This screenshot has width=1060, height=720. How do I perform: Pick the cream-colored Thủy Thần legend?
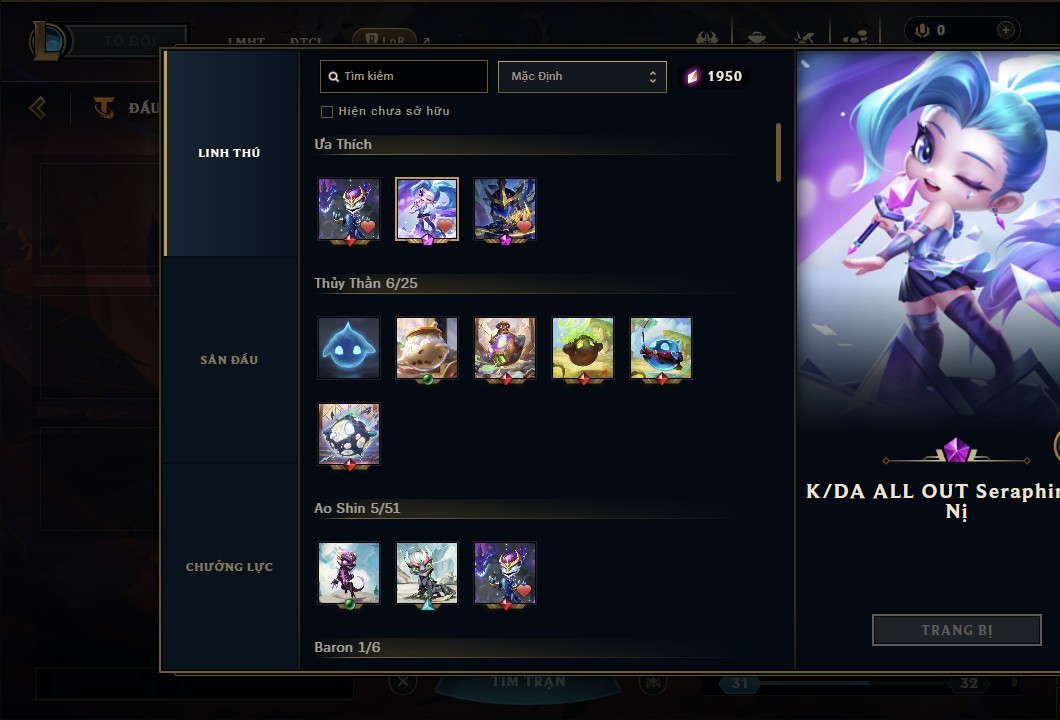pos(427,348)
